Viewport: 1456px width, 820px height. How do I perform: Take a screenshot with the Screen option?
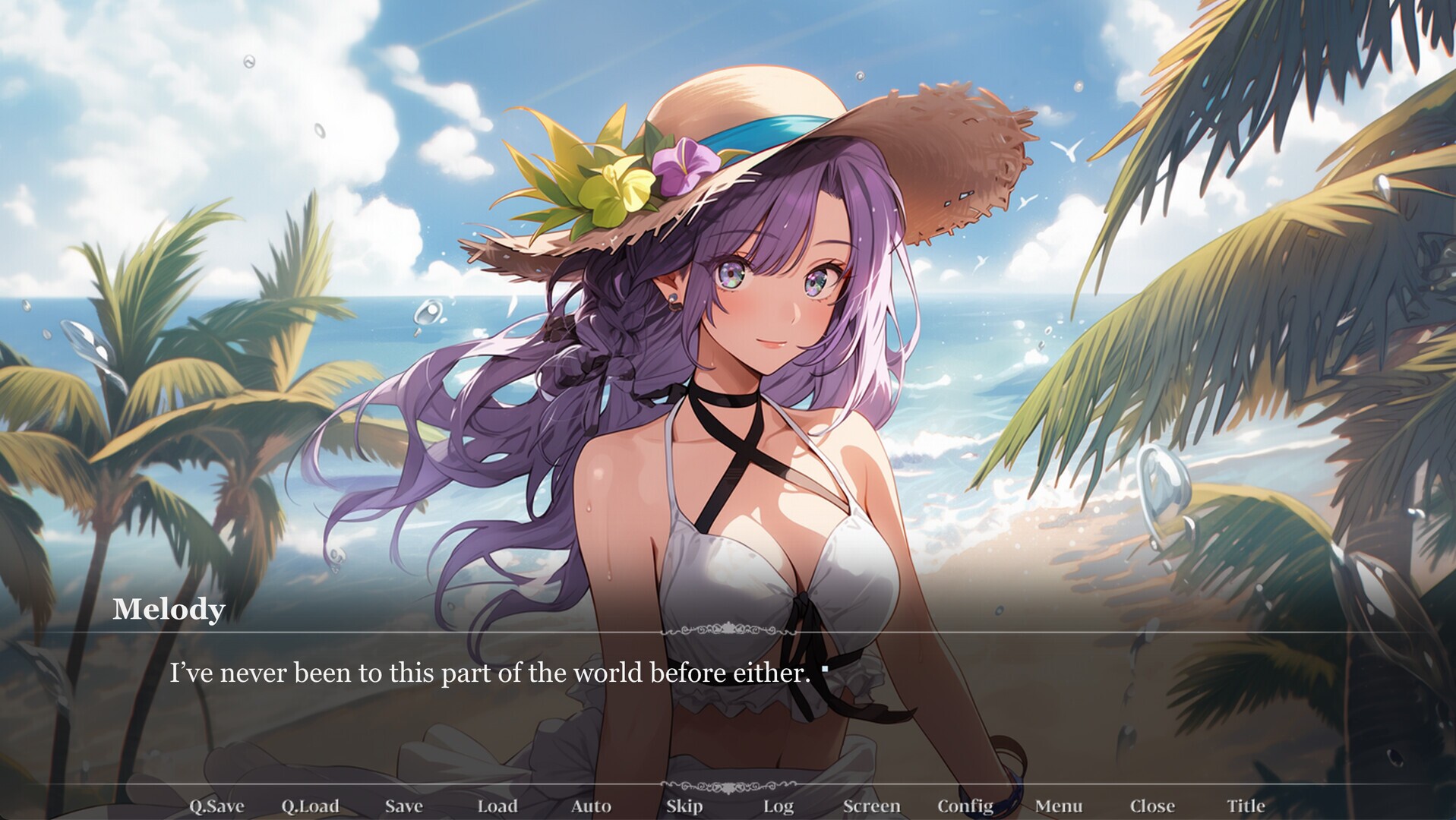(872, 806)
